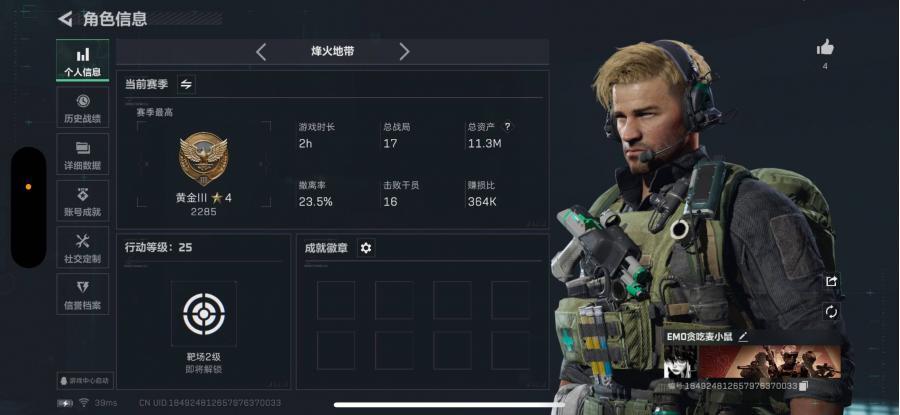Show the 详细数据 tab
The image size is (900, 415).
click(x=82, y=155)
